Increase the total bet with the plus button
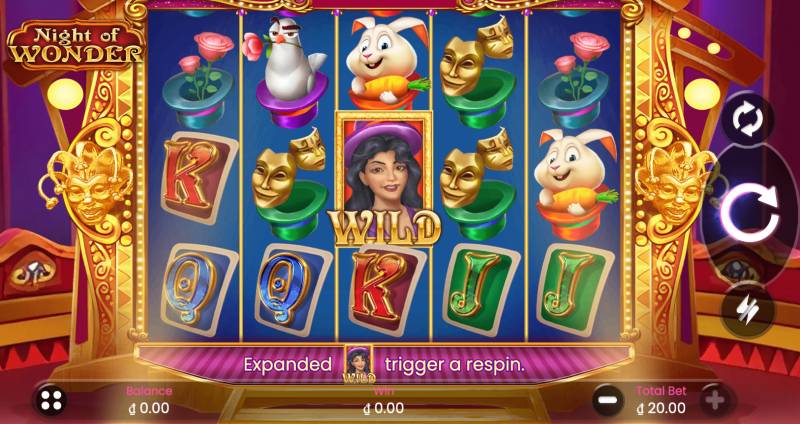The image size is (800, 424). [714, 401]
